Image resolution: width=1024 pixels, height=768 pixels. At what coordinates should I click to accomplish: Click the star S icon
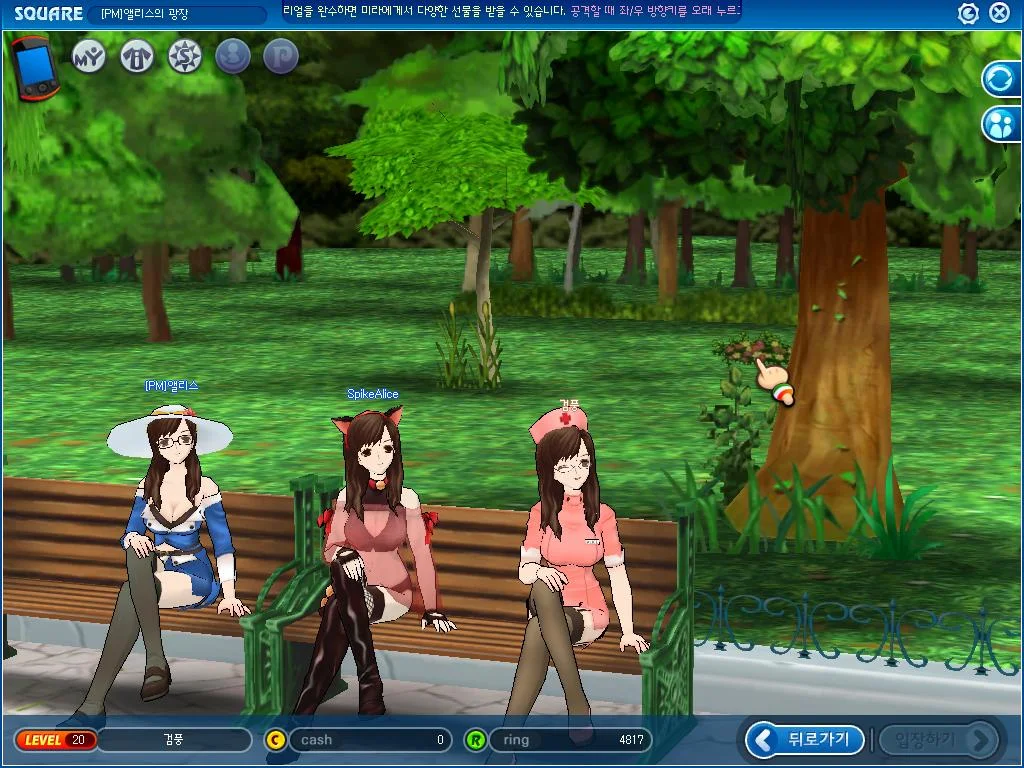185,57
